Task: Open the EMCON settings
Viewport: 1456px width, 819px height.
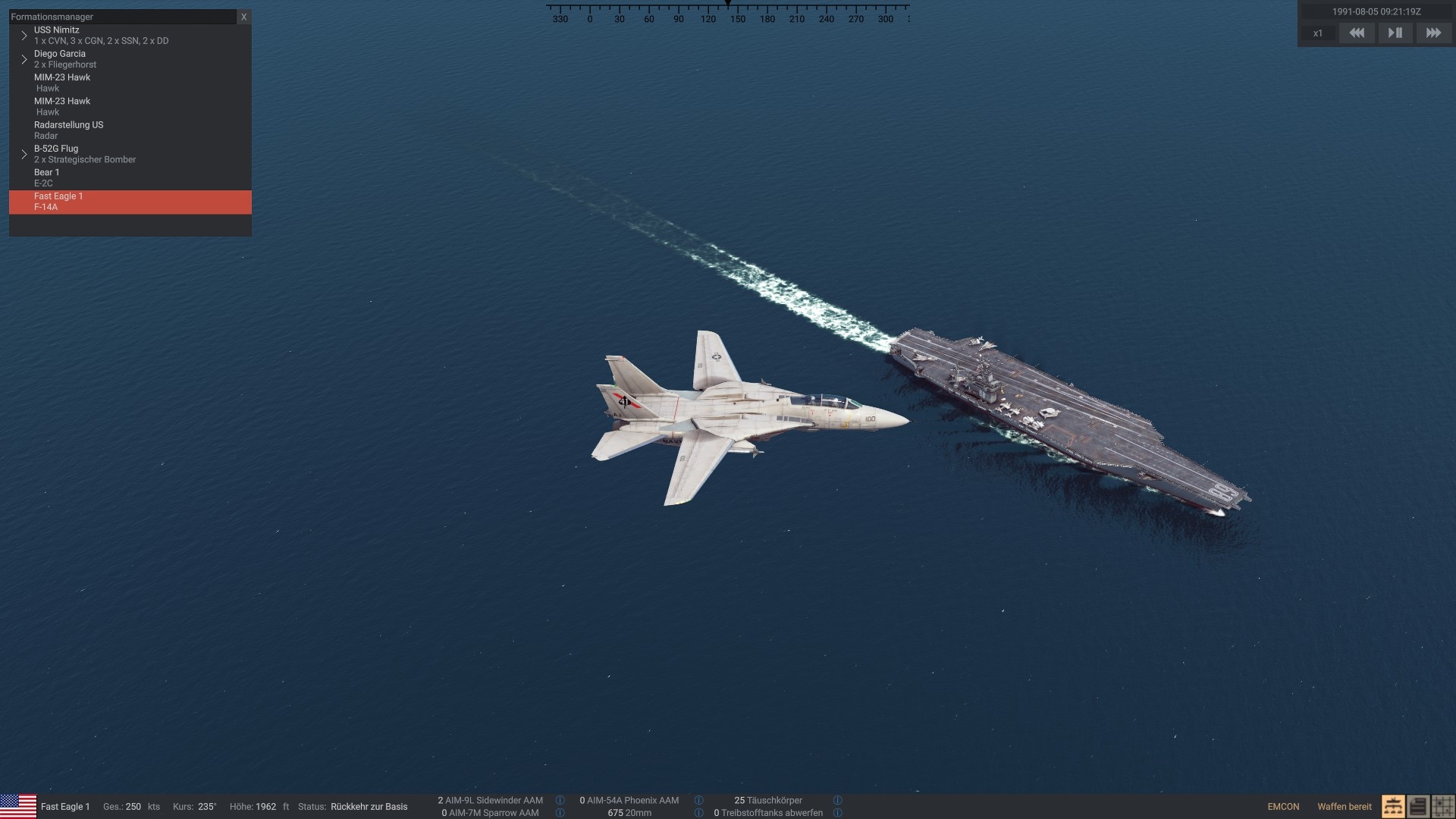Action: point(1283,807)
